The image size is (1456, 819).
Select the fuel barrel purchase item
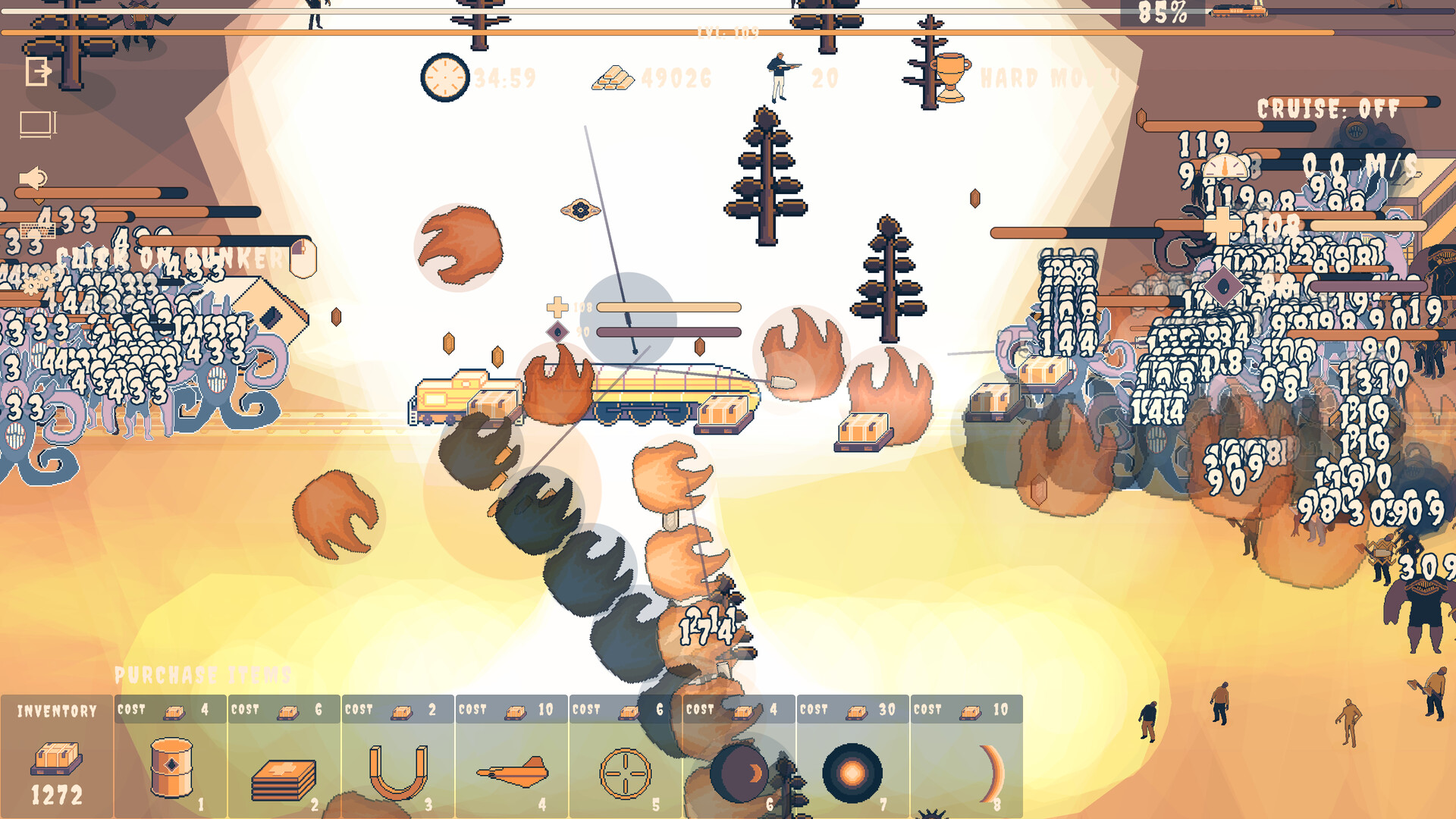pos(171,766)
